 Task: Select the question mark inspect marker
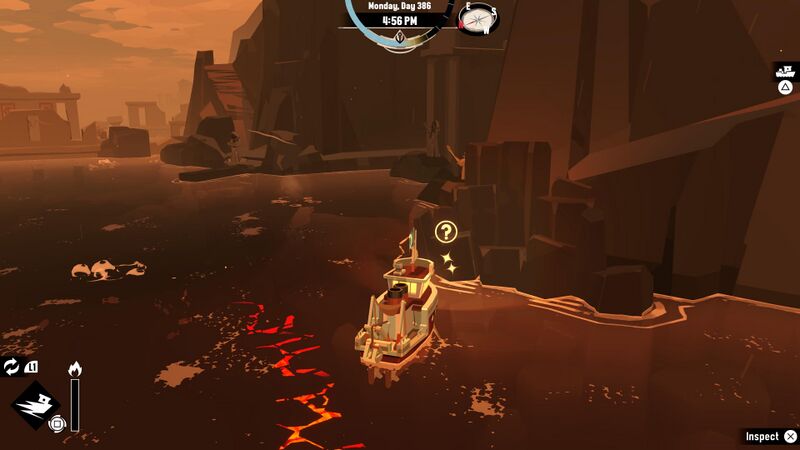point(446,233)
